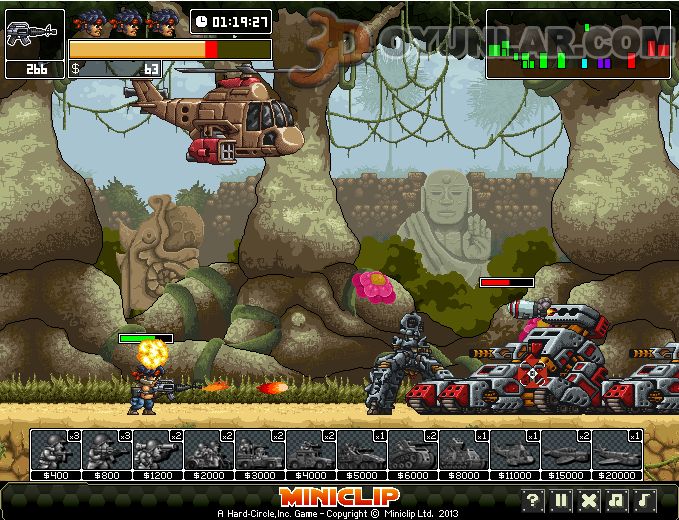Purchase the $6000 vehicle unit
This screenshot has width=679, height=520.
(413, 451)
